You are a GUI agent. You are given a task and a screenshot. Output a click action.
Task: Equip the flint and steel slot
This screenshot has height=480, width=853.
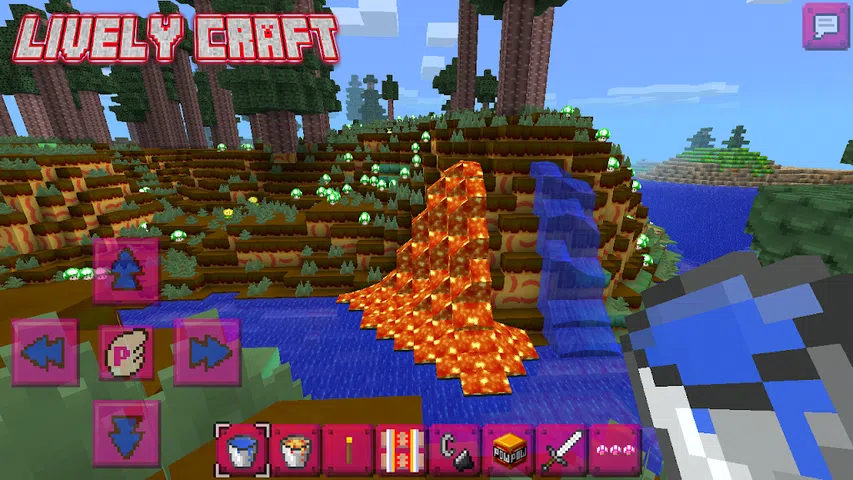point(455,450)
